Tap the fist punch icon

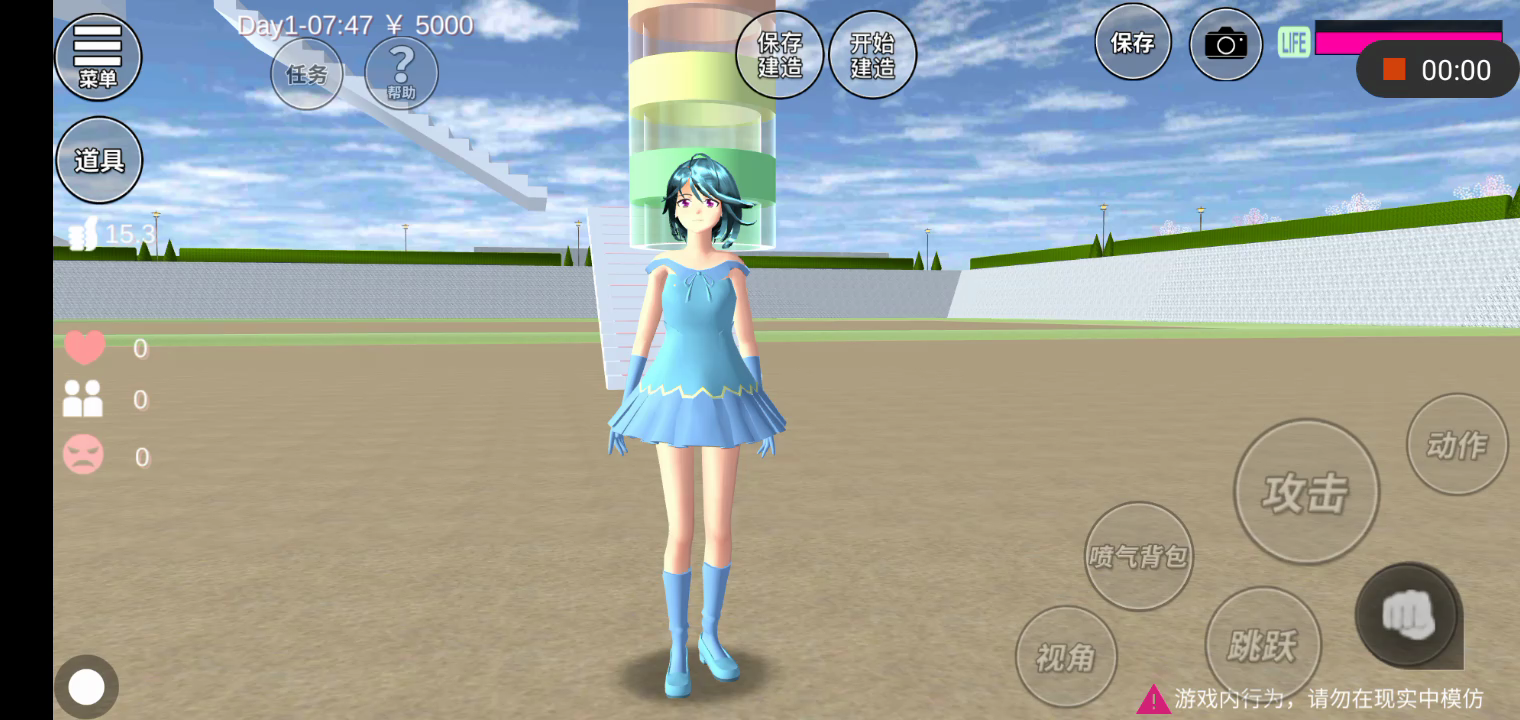click(1408, 614)
